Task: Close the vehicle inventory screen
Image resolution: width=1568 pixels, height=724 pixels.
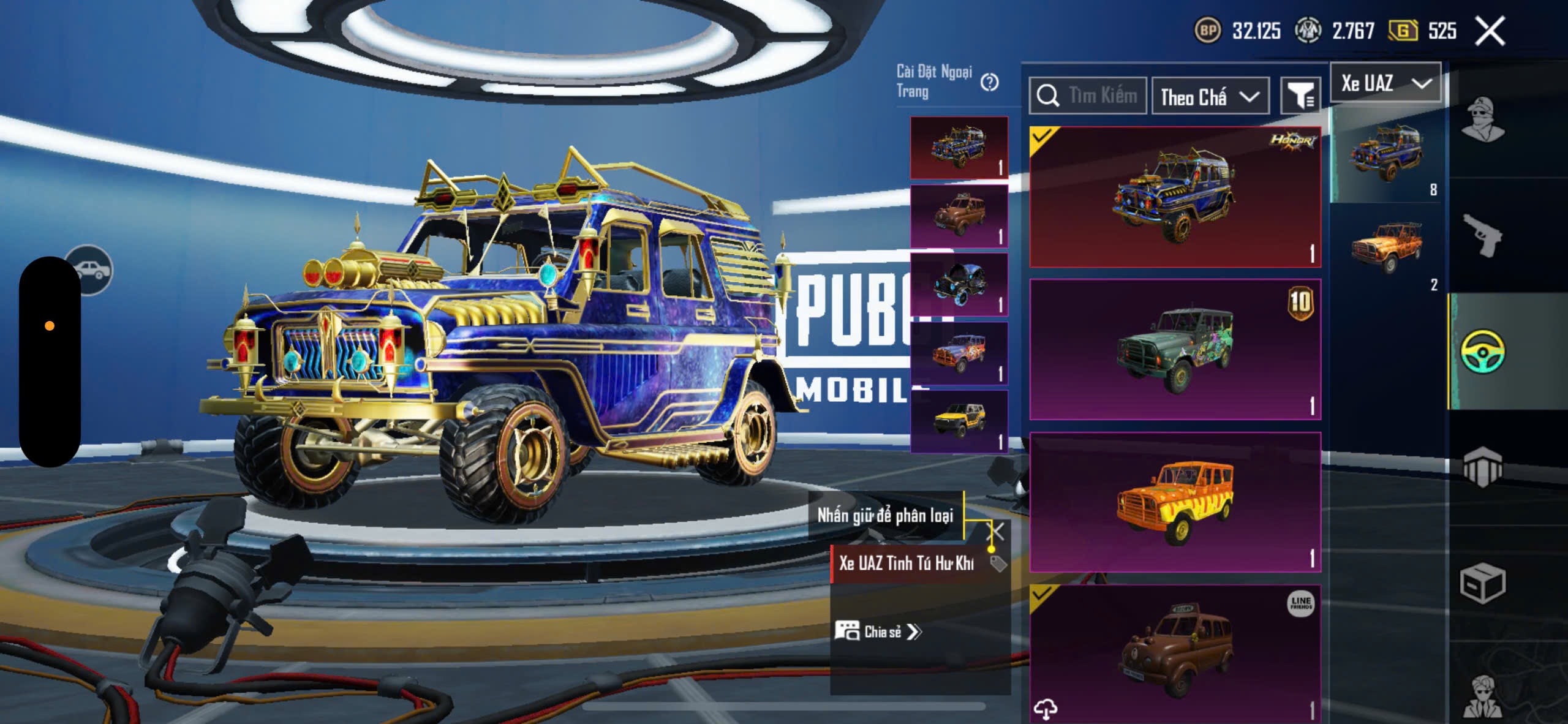Action: 1490,31
